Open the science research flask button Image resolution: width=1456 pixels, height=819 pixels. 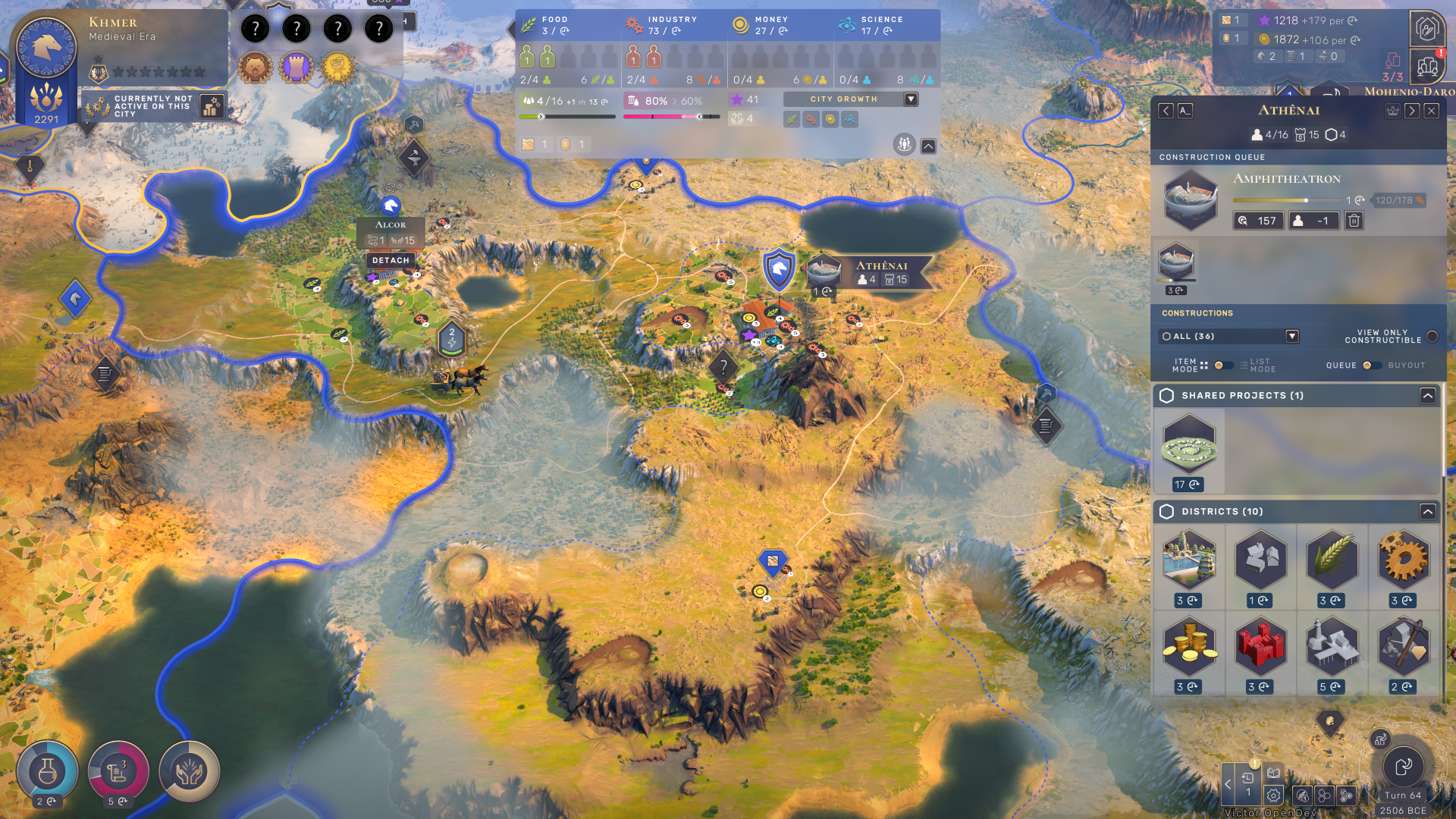coord(47,771)
